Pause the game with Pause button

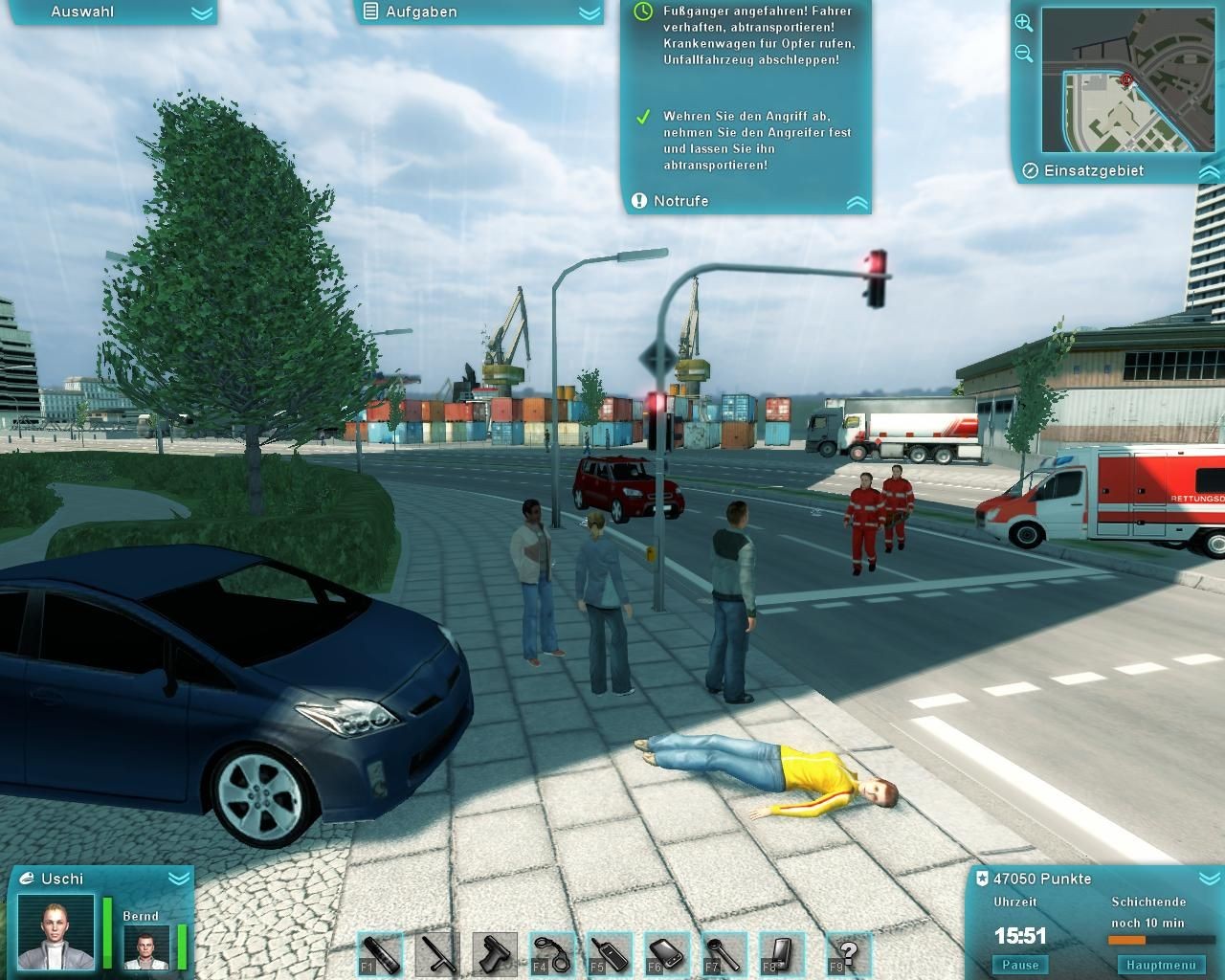1020,965
